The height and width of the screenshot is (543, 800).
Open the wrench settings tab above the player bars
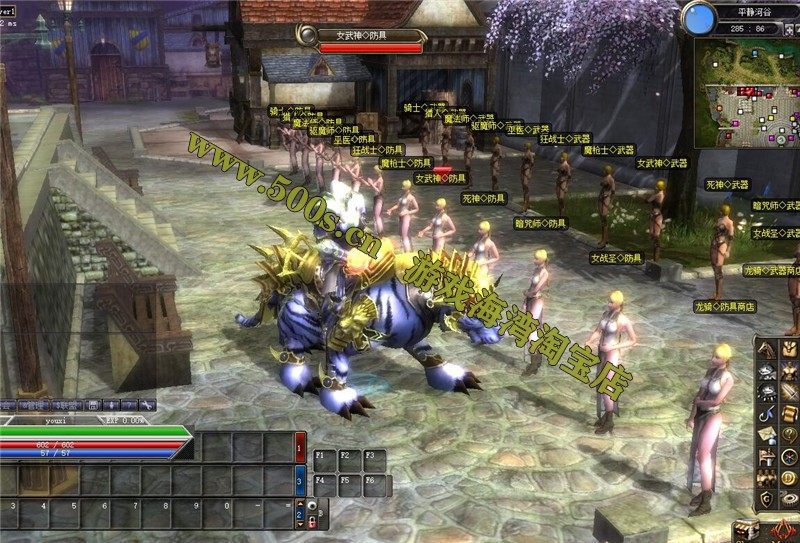pyautogui.click(x=146, y=405)
